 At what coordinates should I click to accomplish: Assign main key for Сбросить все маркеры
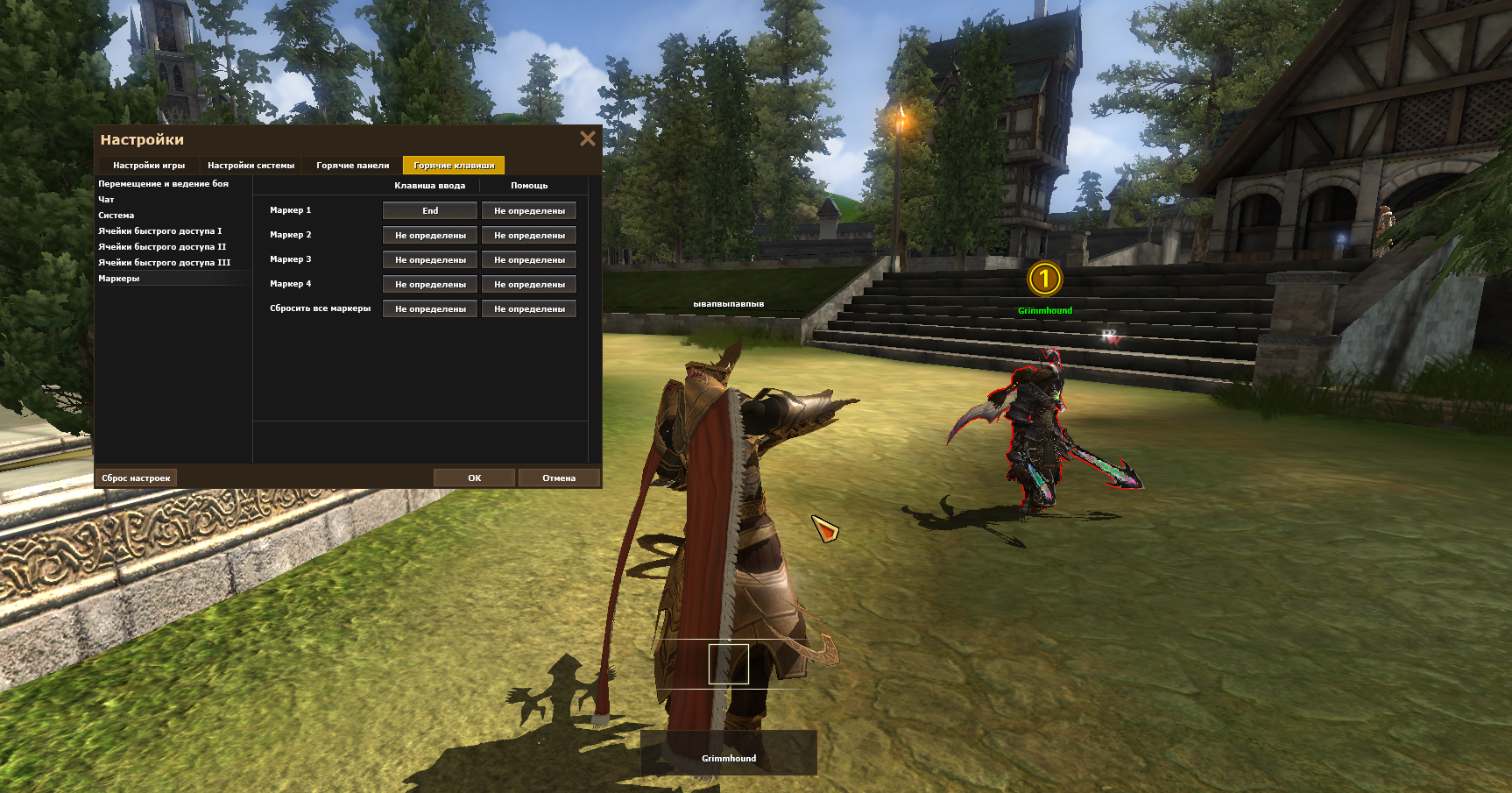coord(430,309)
